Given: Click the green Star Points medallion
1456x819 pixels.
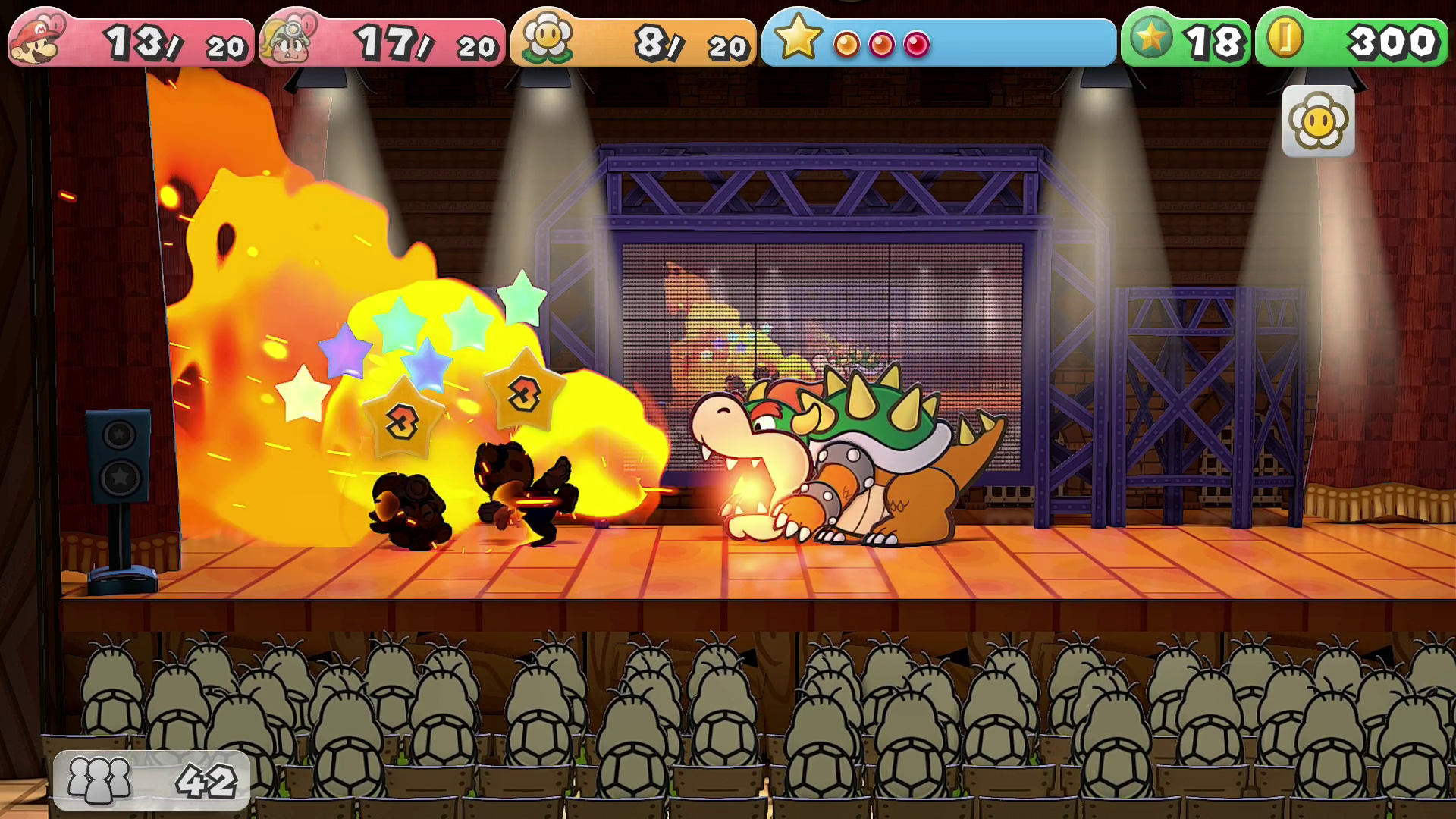Looking at the screenshot, I should pyautogui.click(x=1150, y=38).
